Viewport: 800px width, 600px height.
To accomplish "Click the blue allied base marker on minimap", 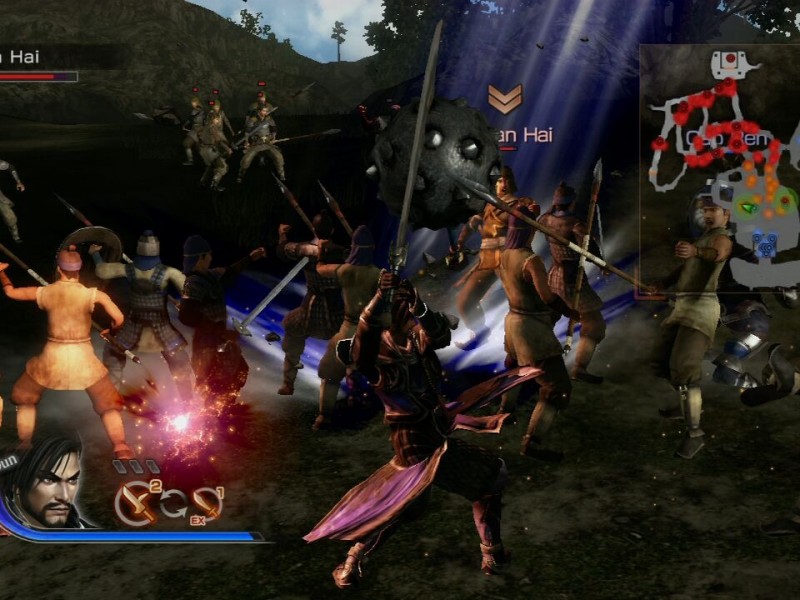I will pyautogui.click(x=765, y=242).
